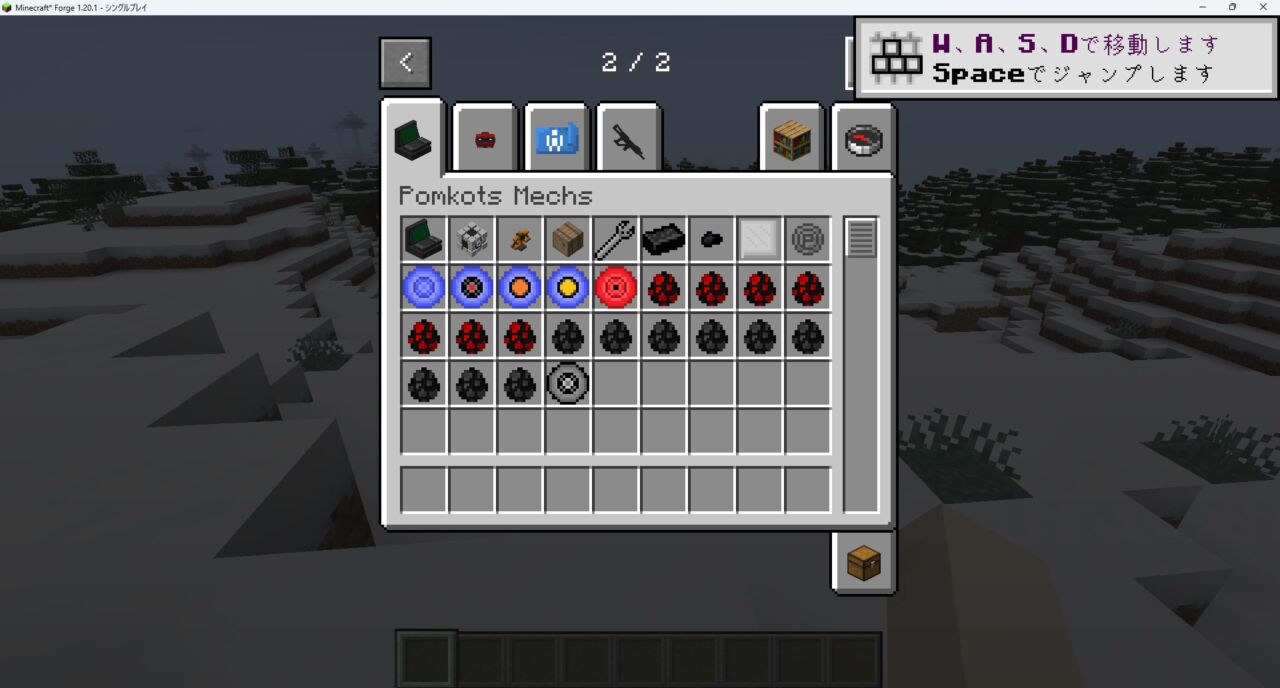Select the Pomkots Mechs seat tab
The image size is (1280, 688).
412,138
